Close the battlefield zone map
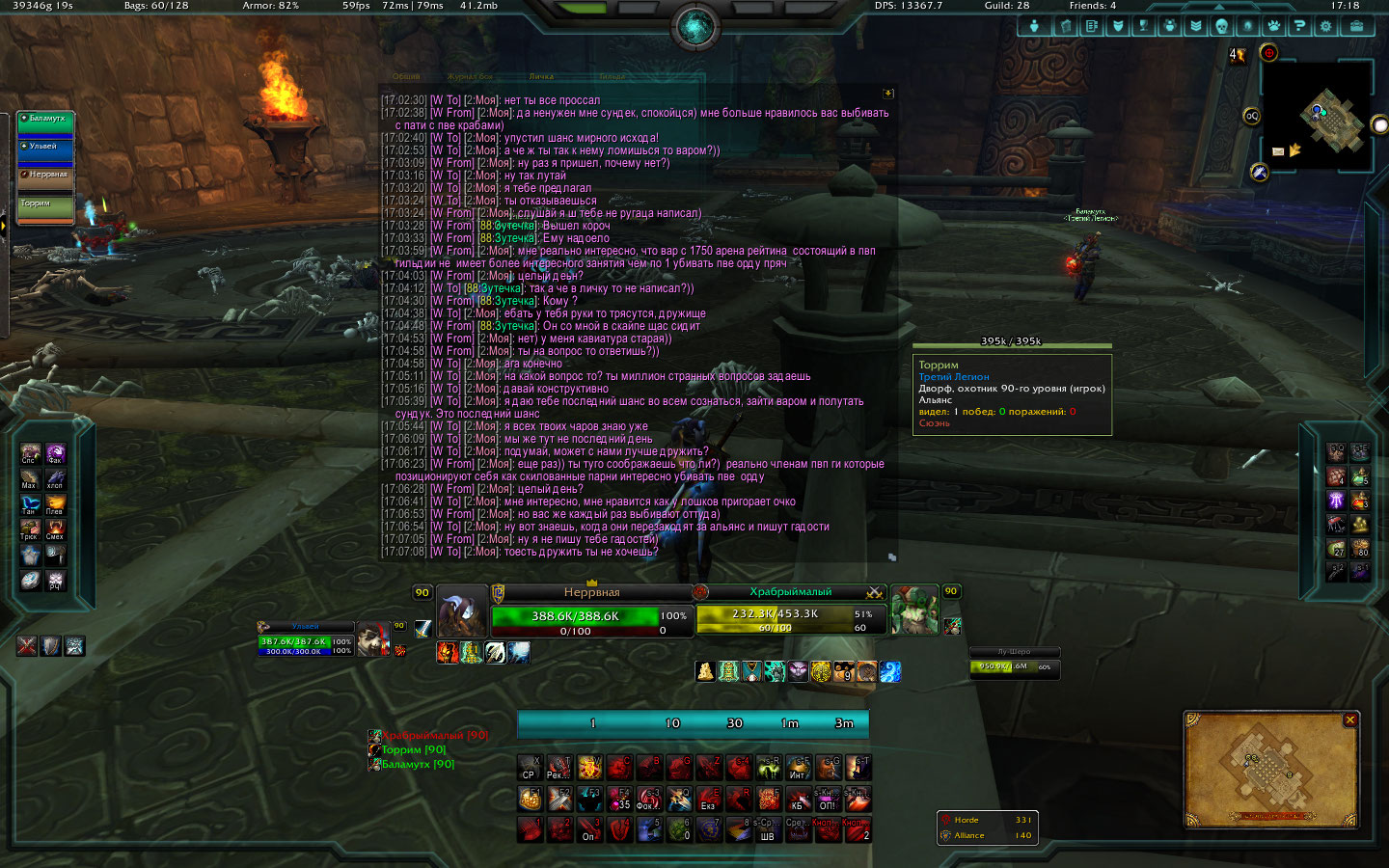1389x868 pixels. 1350,720
